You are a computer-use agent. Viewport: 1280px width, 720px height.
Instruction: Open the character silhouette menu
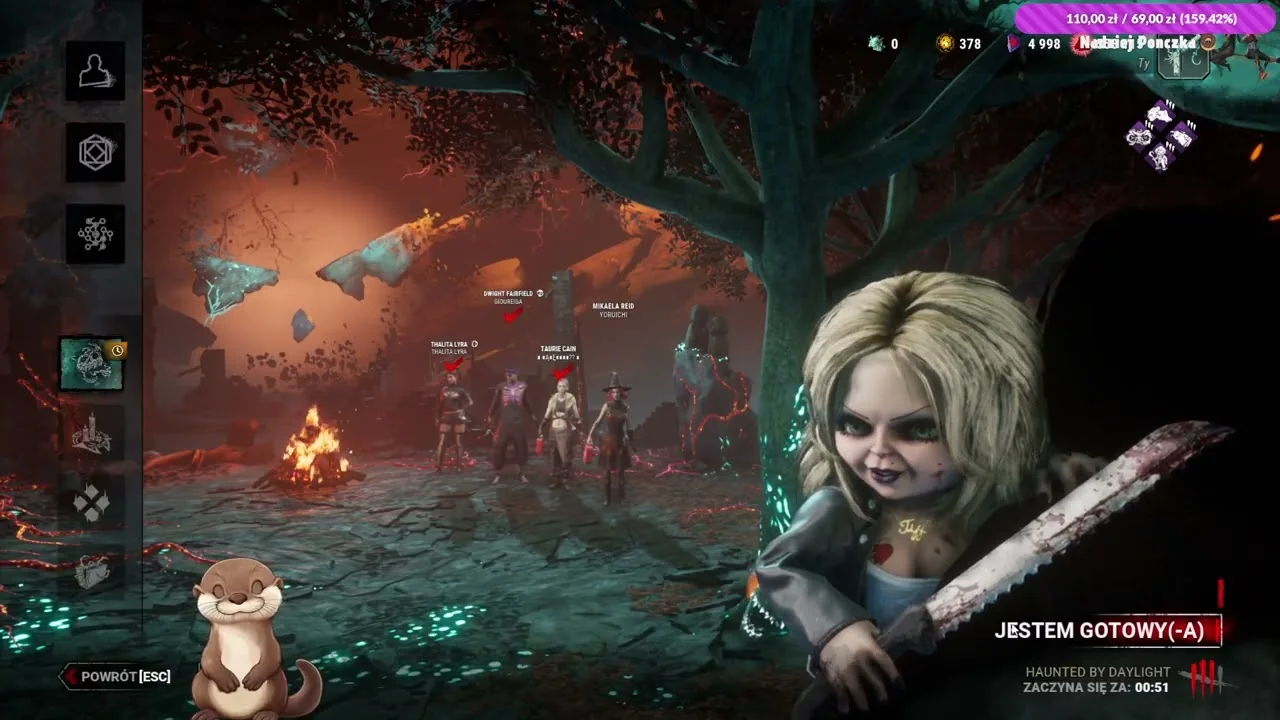(x=96, y=71)
